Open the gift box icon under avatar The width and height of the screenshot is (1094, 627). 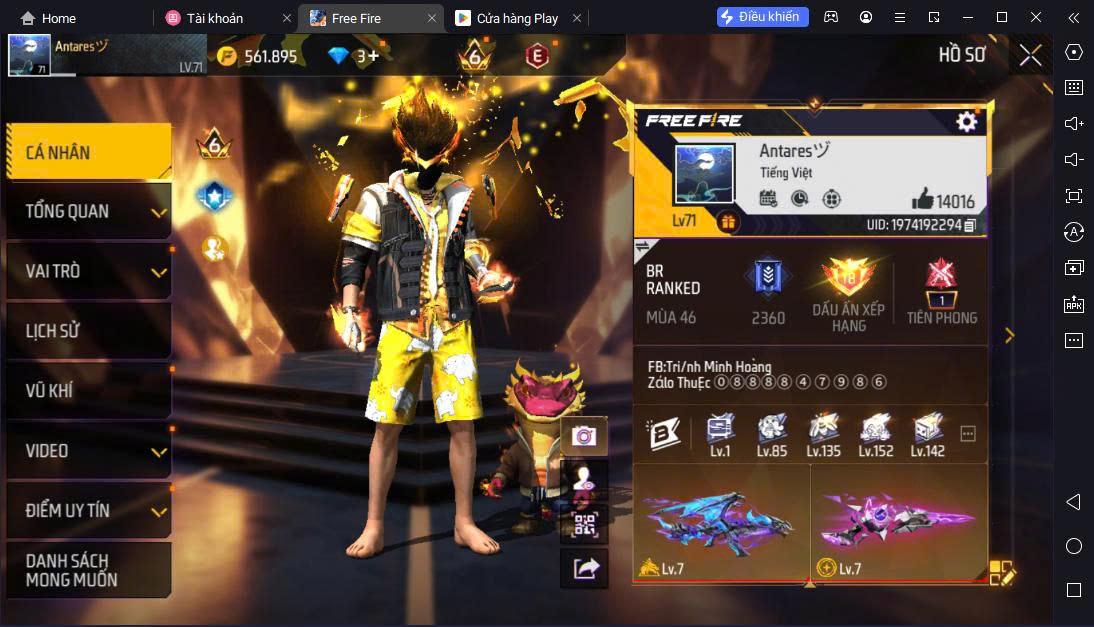728,222
